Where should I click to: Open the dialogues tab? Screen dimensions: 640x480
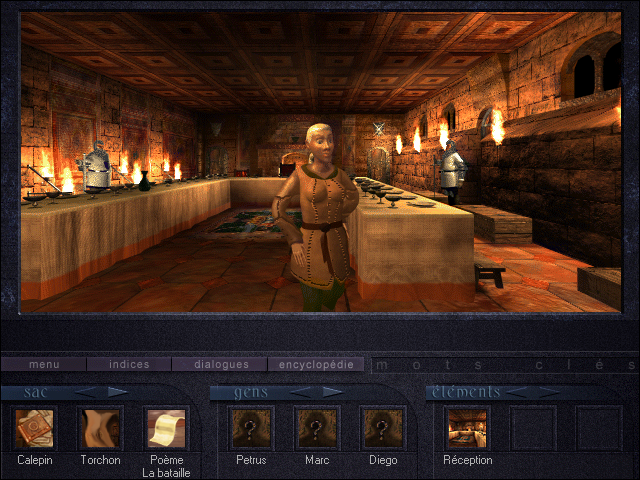tap(217, 365)
